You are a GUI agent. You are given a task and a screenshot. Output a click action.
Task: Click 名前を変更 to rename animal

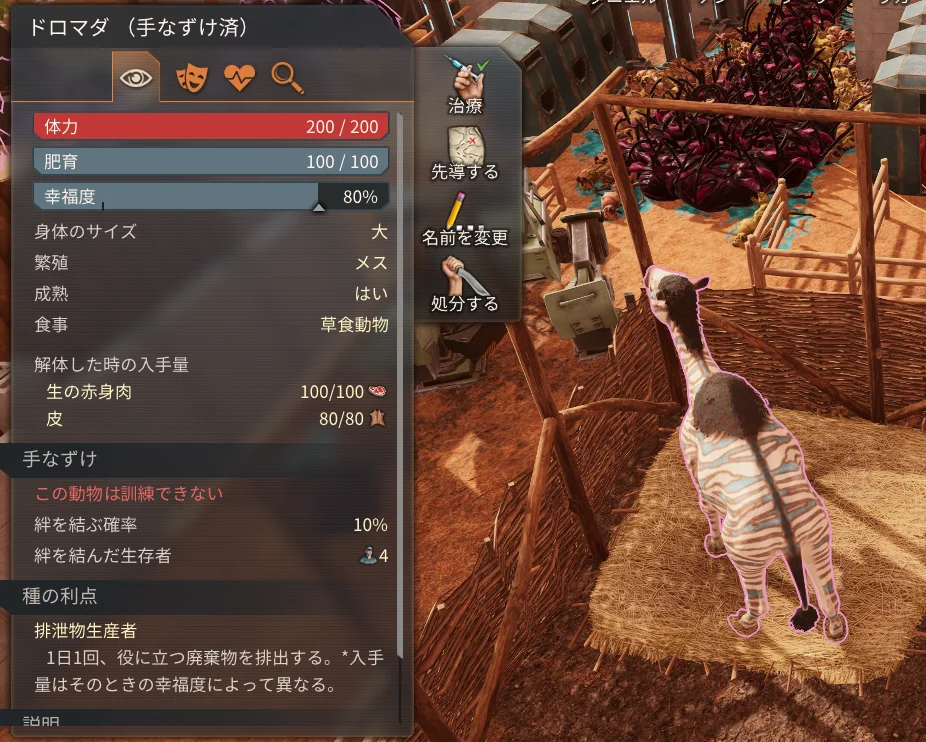point(465,218)
